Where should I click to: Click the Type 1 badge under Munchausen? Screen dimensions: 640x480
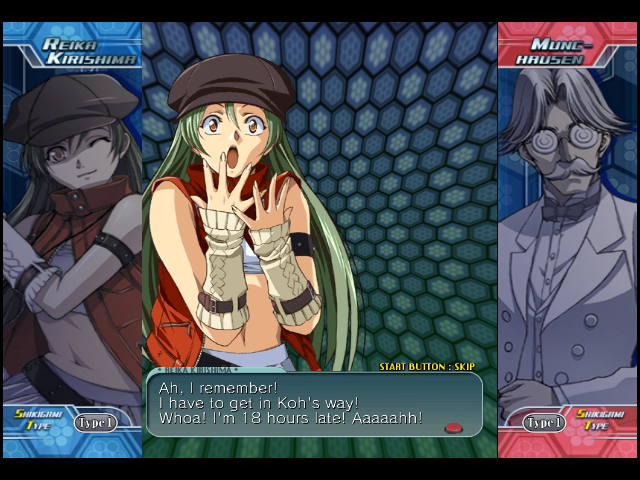coord(545,422)
